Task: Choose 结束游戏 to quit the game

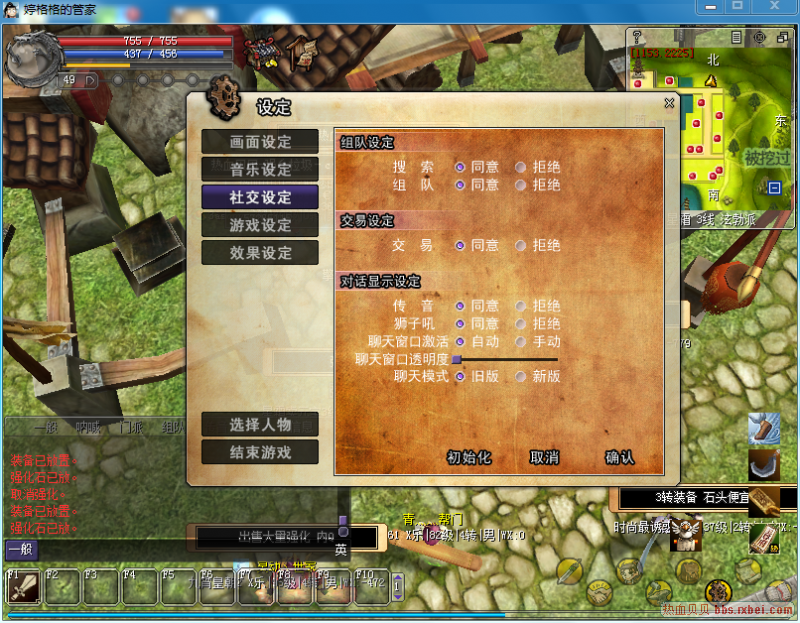Action: pyautogui.click(x=260, y=452)
